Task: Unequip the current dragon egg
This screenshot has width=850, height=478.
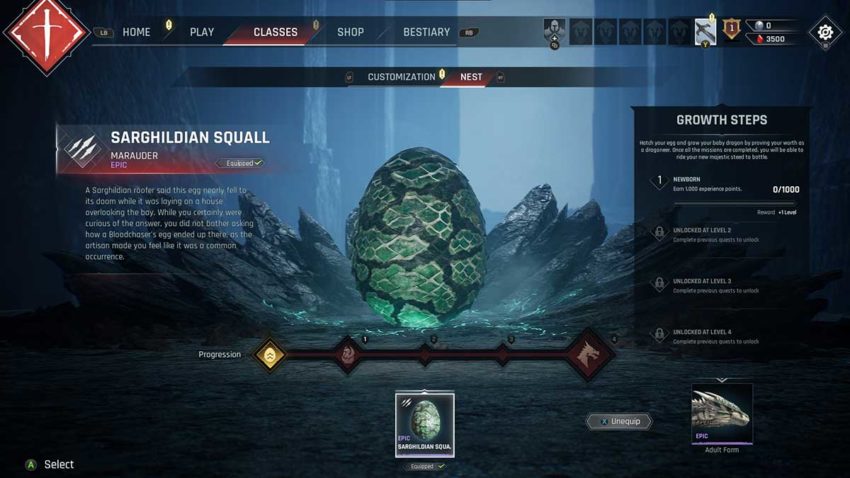Action: click(x=619, y=422)
